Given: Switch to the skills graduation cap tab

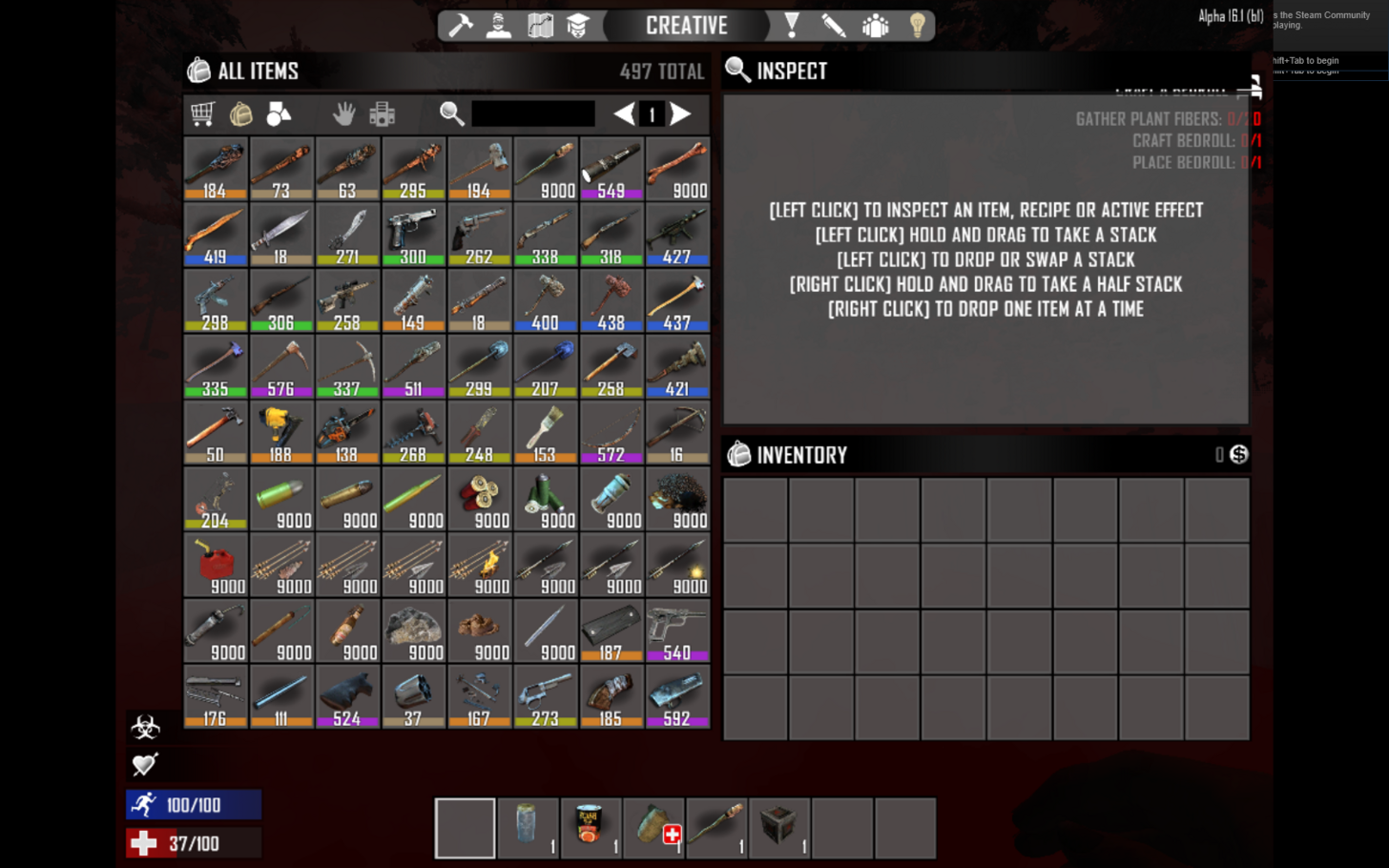Looking at the screenshot, I should pyautogui.click(x=578, y=26).
